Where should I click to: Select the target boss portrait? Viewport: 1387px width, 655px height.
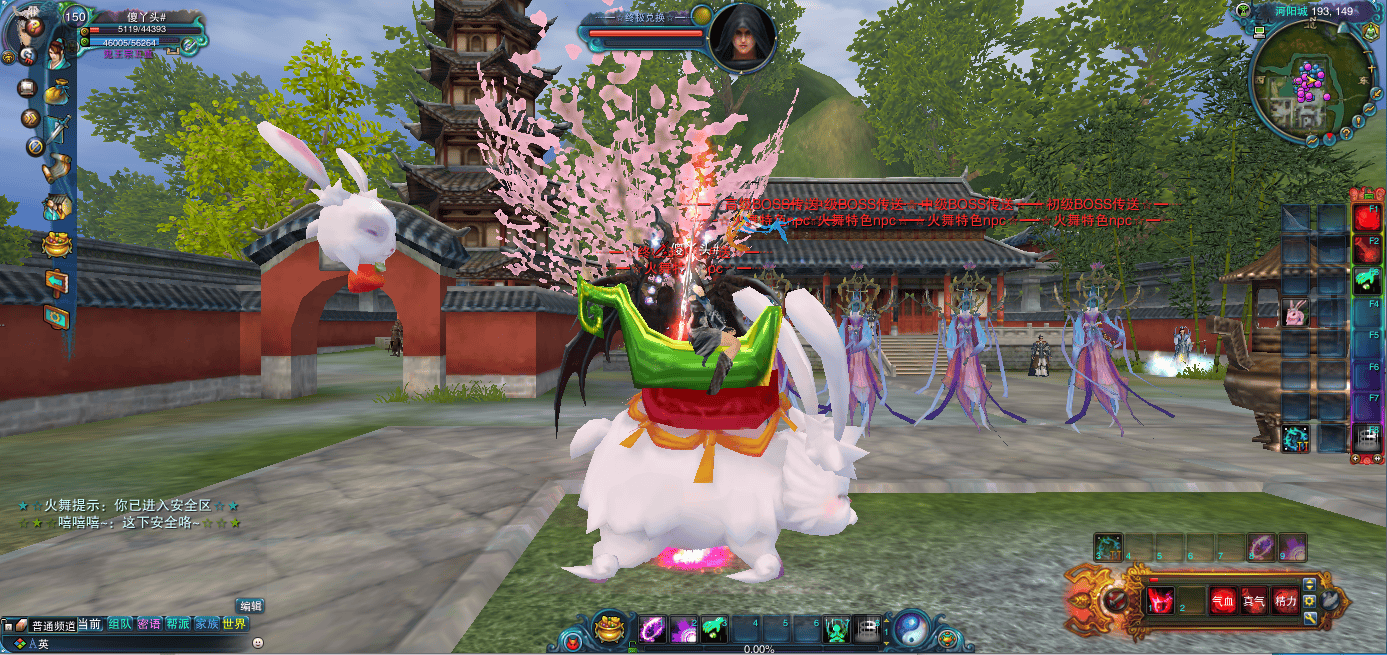point(742,38)
